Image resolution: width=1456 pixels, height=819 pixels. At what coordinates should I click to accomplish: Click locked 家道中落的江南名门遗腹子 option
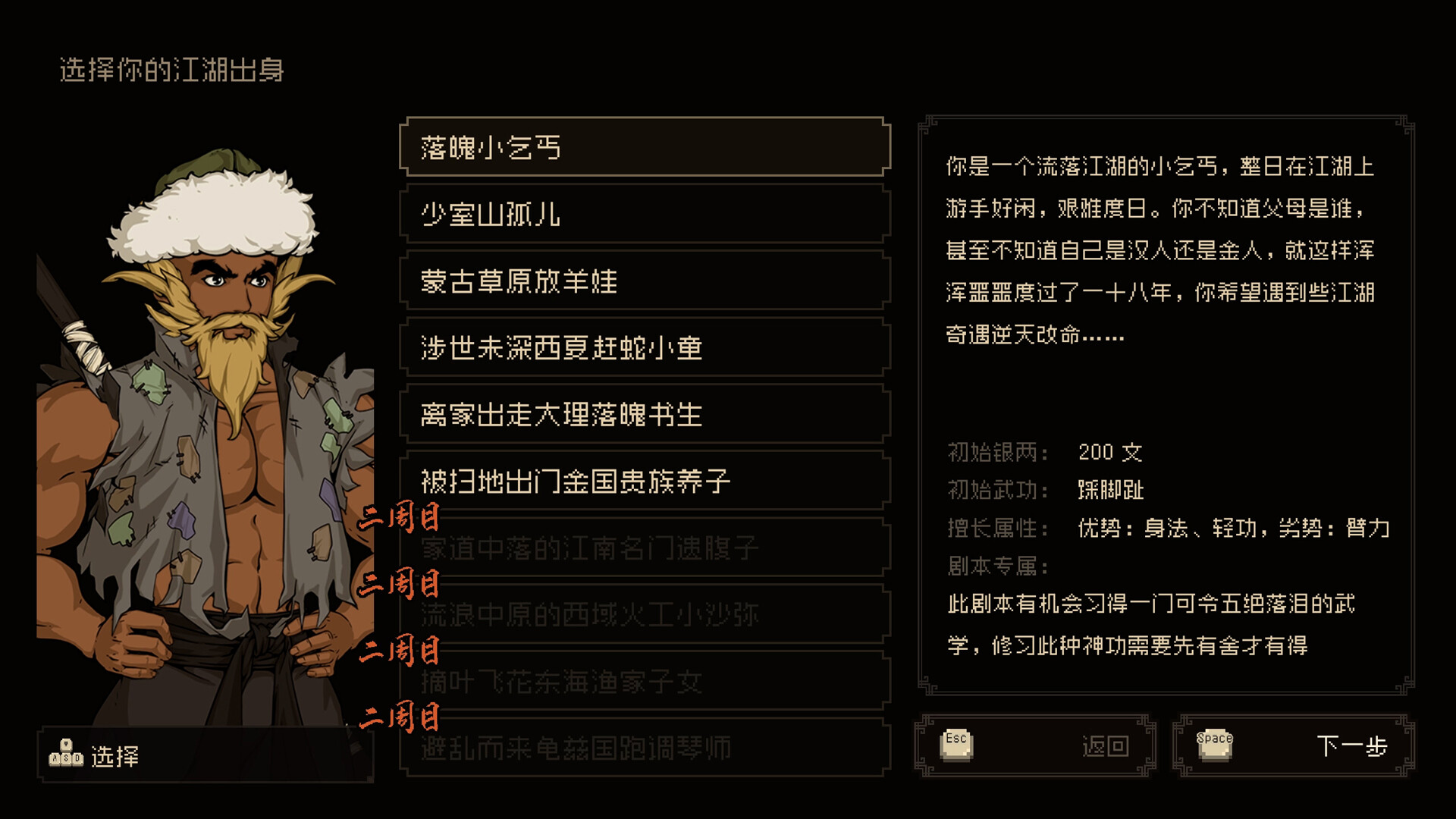point(645,548)
